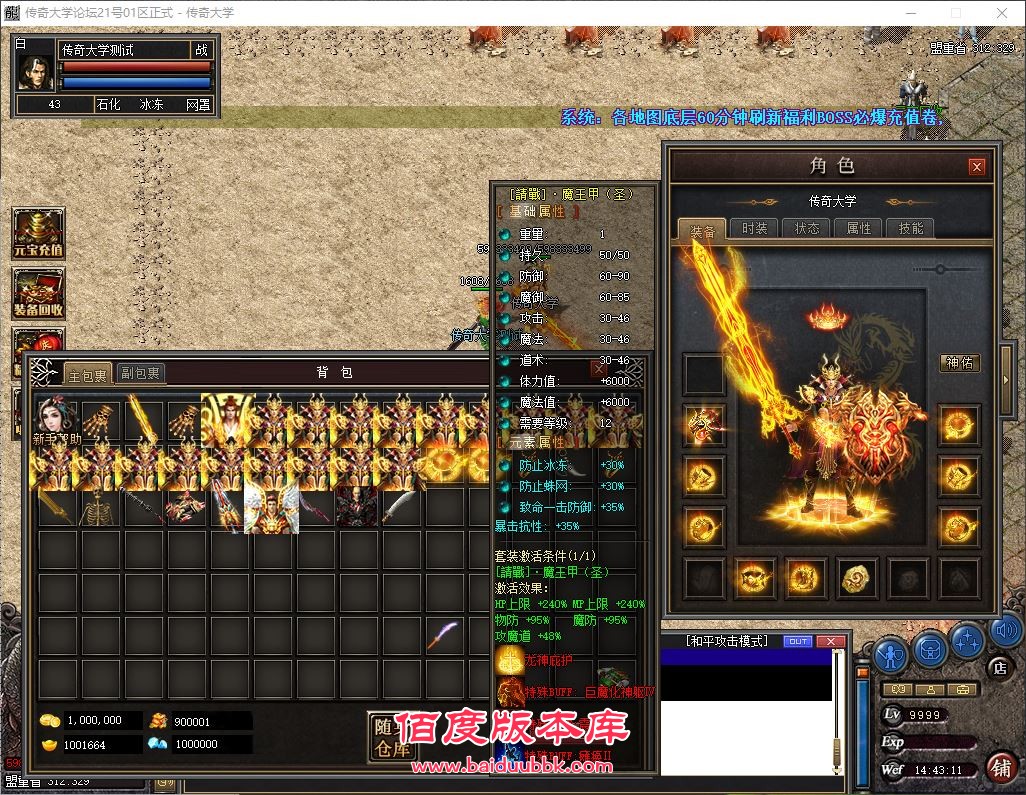This screenshot has height=795, width=1026.
Task: Click the red 铺 shop button
Action: coord(1000,767)
